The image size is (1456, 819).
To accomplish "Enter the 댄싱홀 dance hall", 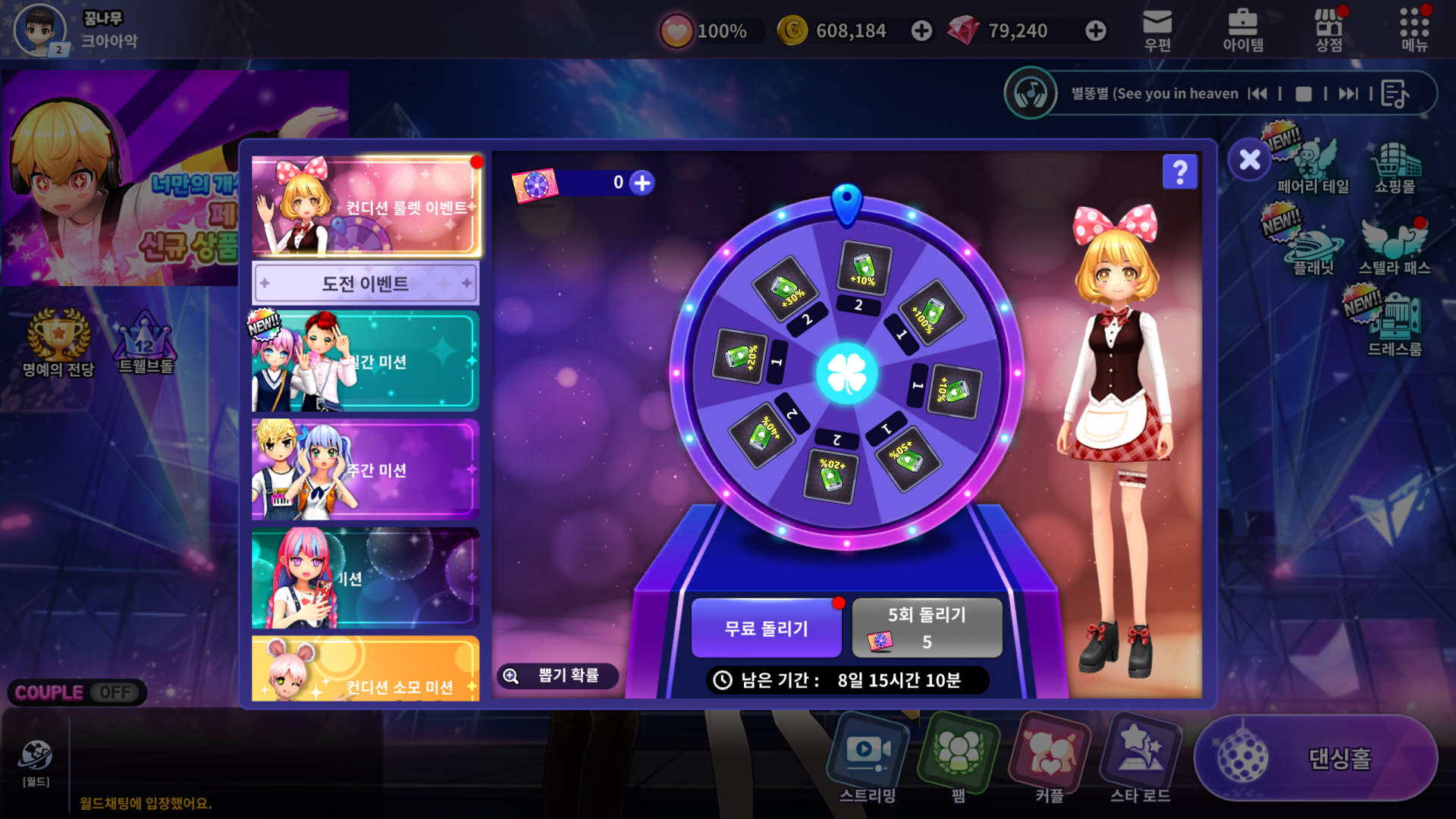I will click(x=1316, y=758).
